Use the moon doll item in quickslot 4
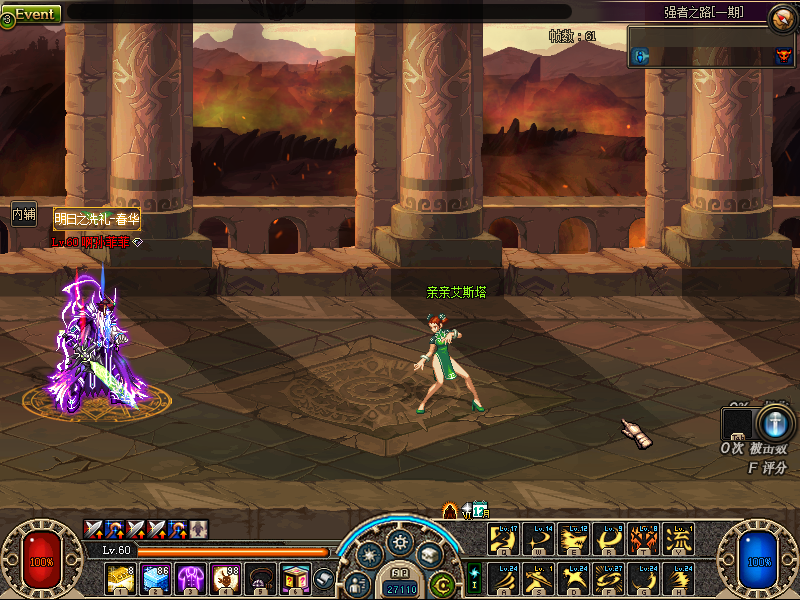Viewport: 800px width, 600px height. (224, 578)
